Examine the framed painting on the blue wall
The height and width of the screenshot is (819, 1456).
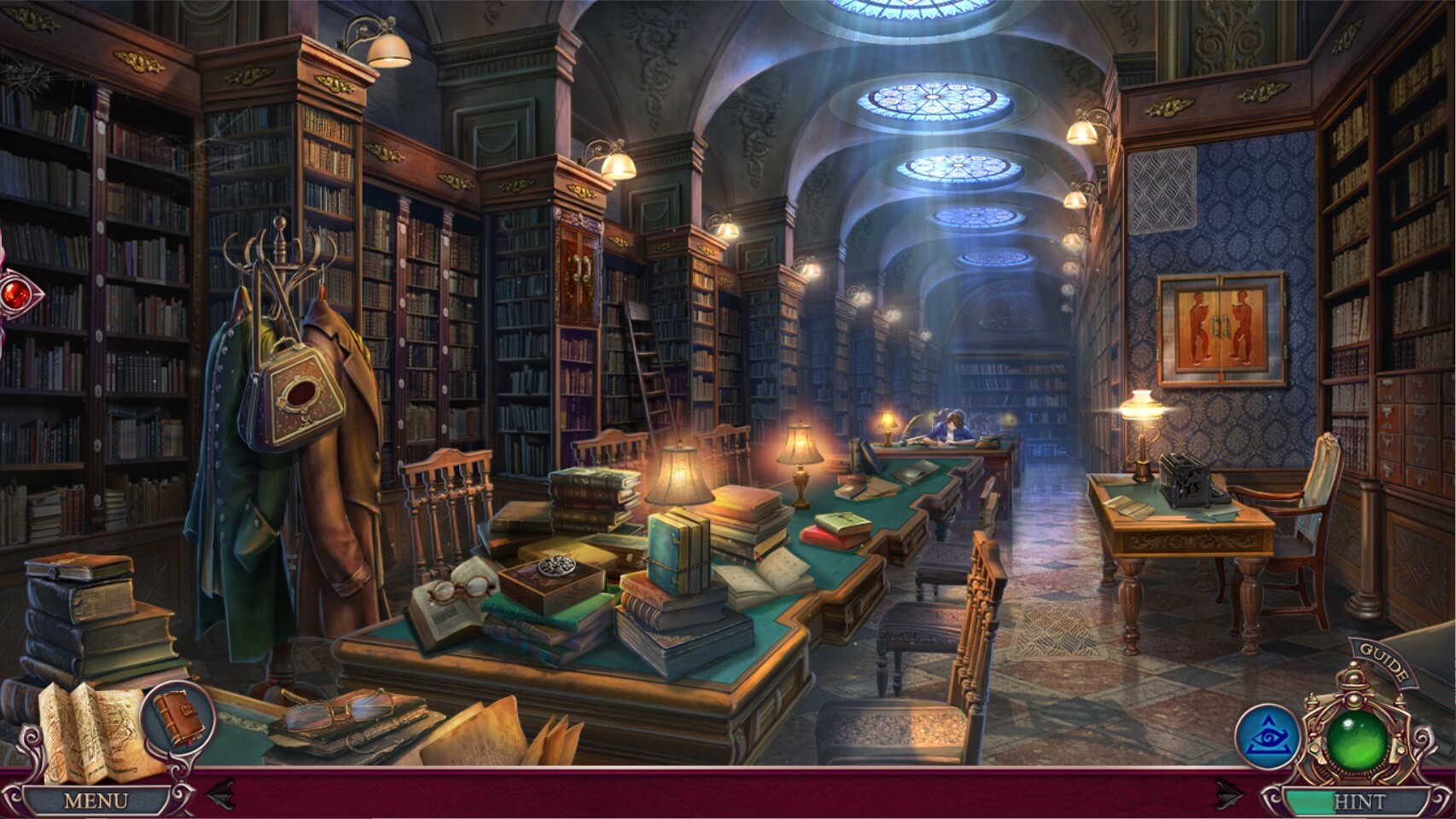1219,326
